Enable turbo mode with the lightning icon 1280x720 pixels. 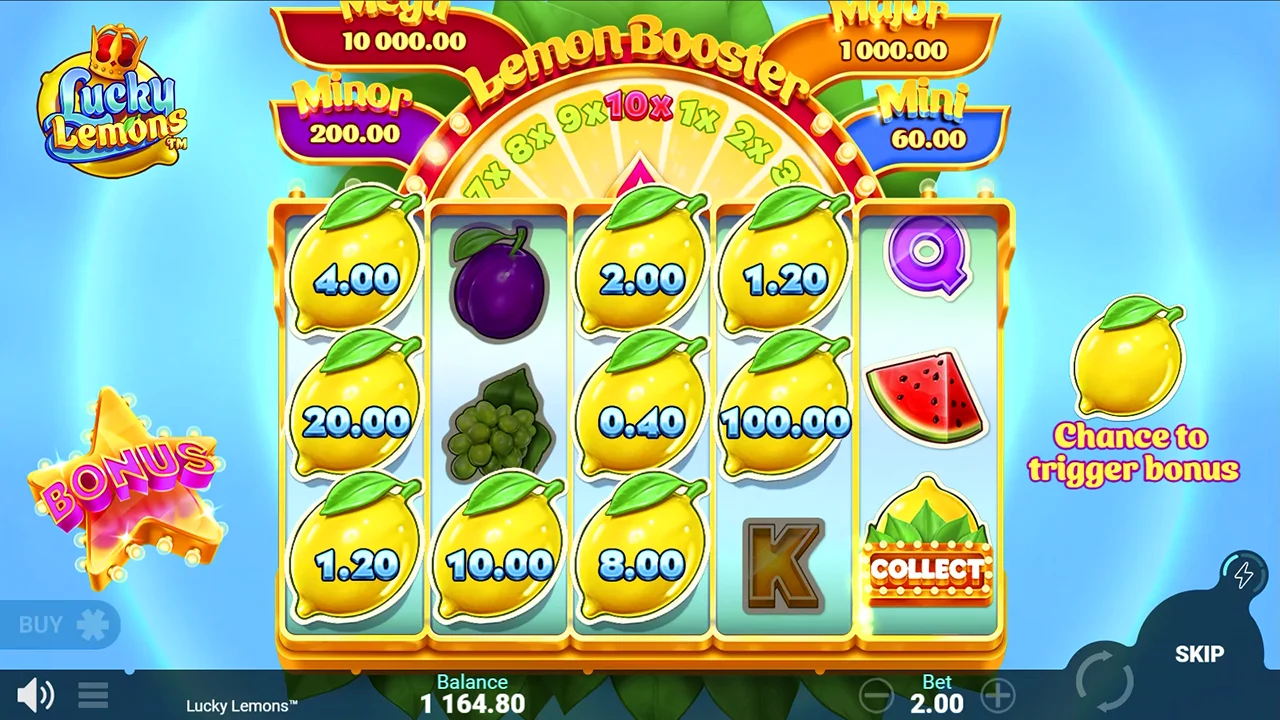pyautogui.click(x=1243, y=574)
